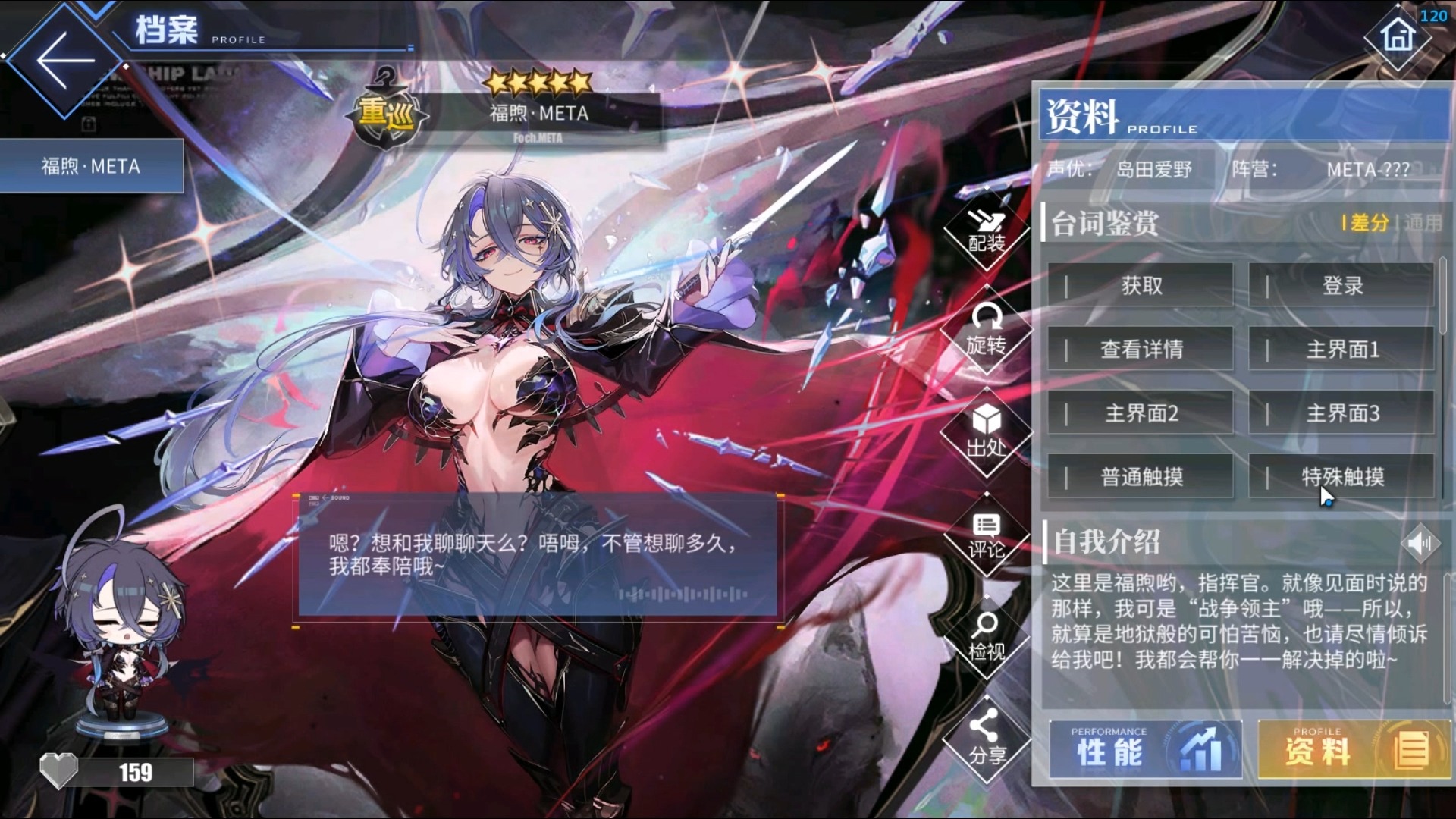
Task: Play the 特殊触摸 voice line
Action: pos(1341,477)
